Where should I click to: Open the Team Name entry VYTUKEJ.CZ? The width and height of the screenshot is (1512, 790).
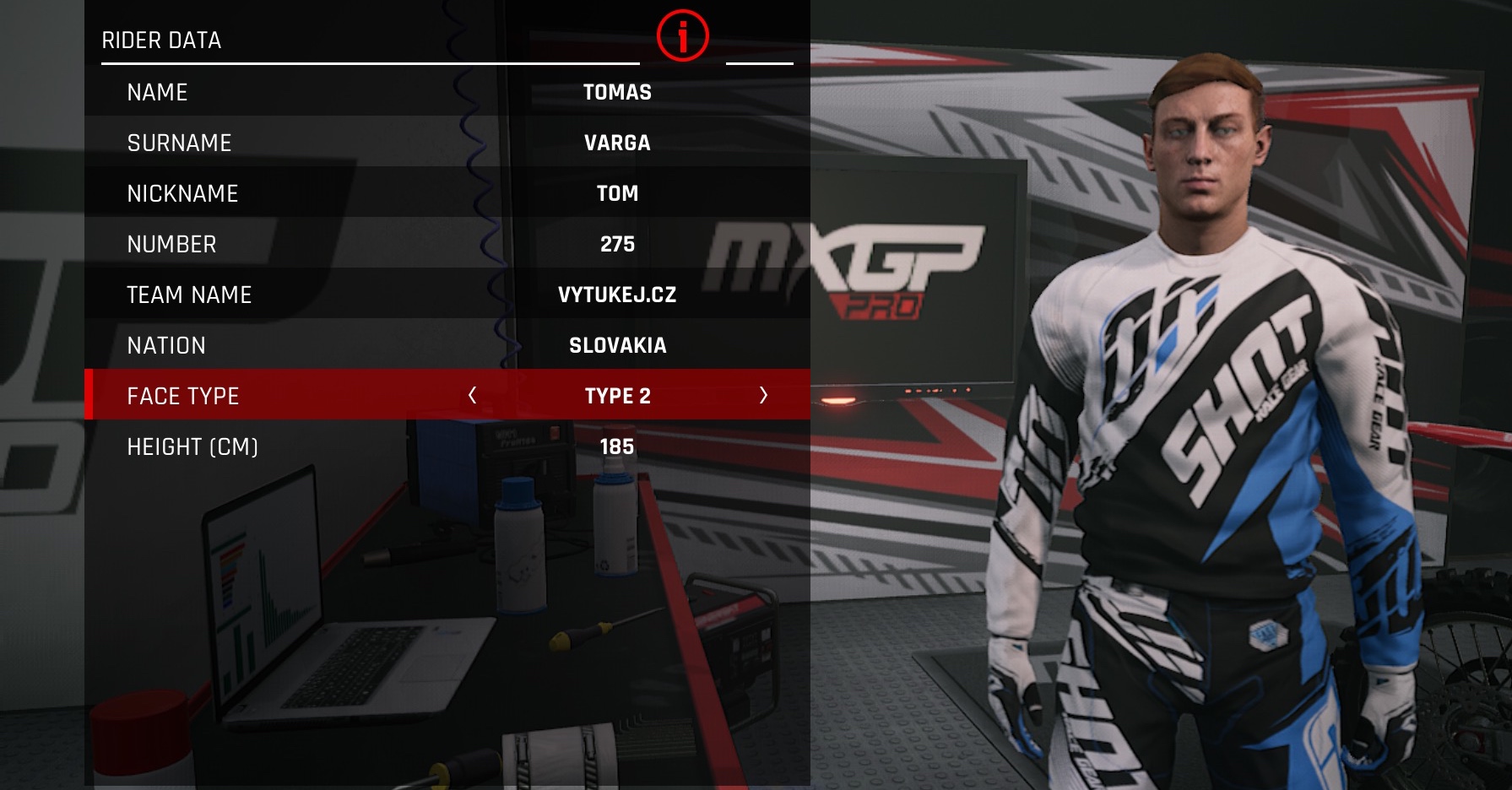click(447, 295)
